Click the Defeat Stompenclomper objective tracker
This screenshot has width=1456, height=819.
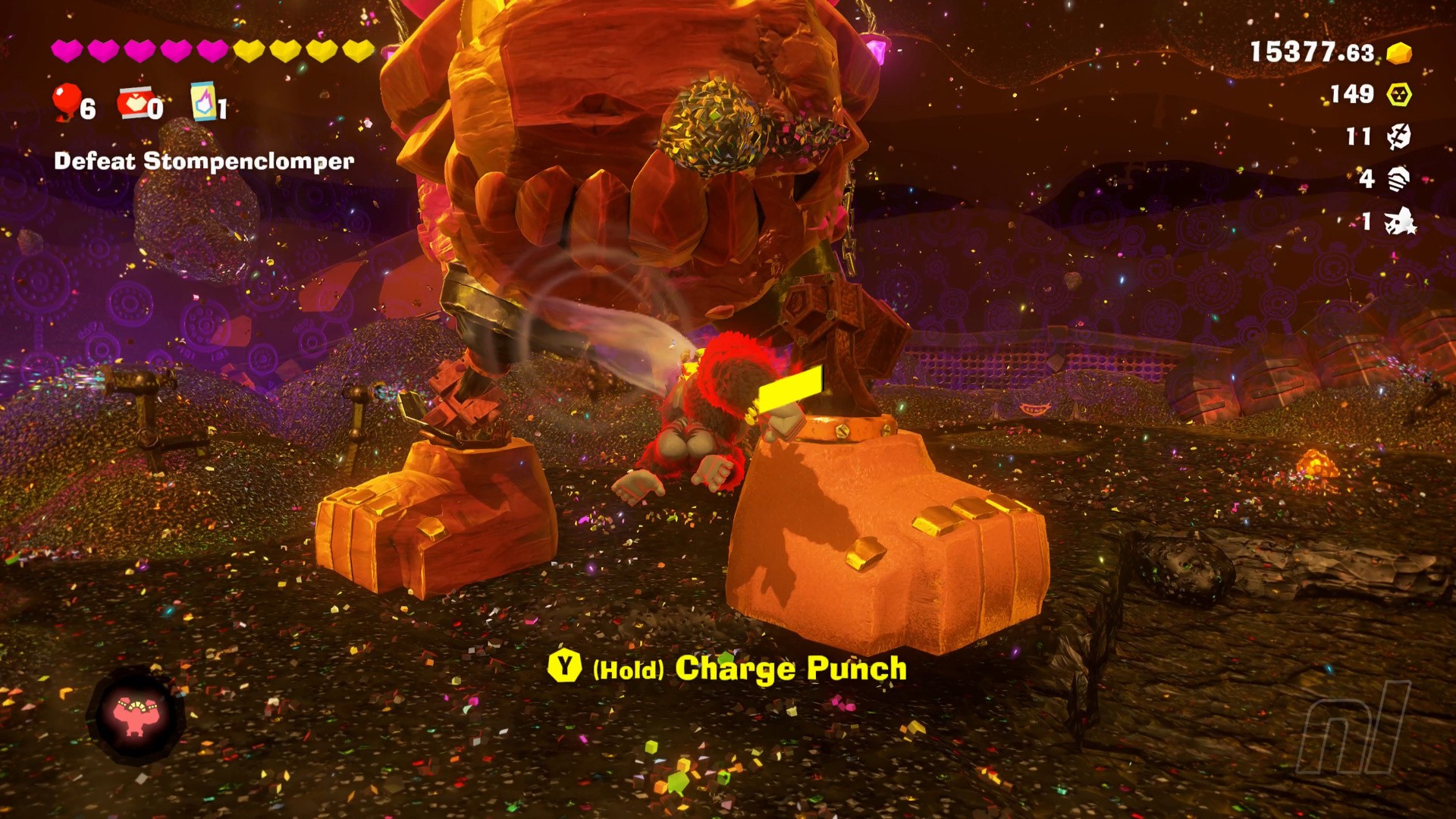tap(204, 162)
